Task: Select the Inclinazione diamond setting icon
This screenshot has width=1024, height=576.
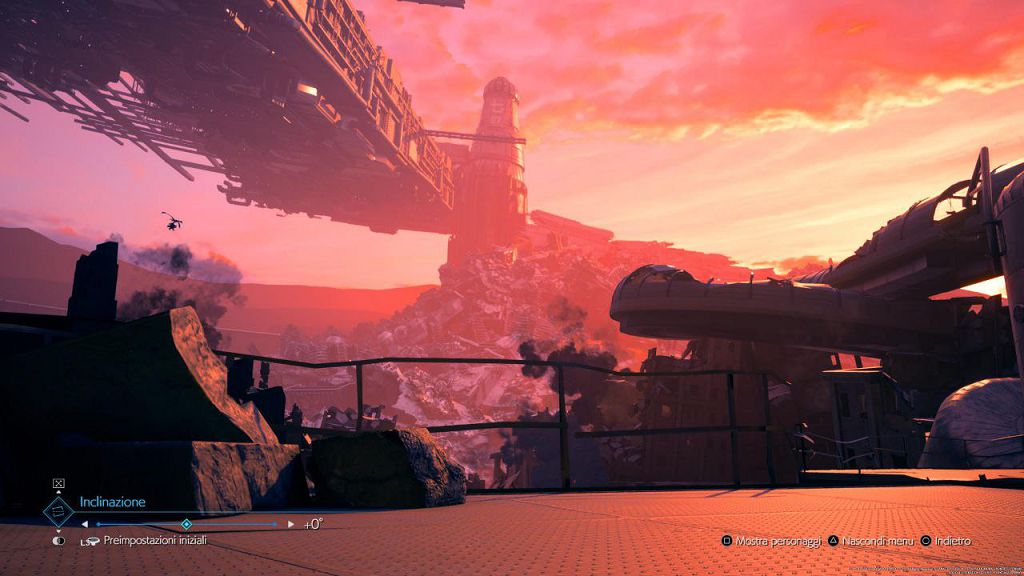Action: (58, 511)
